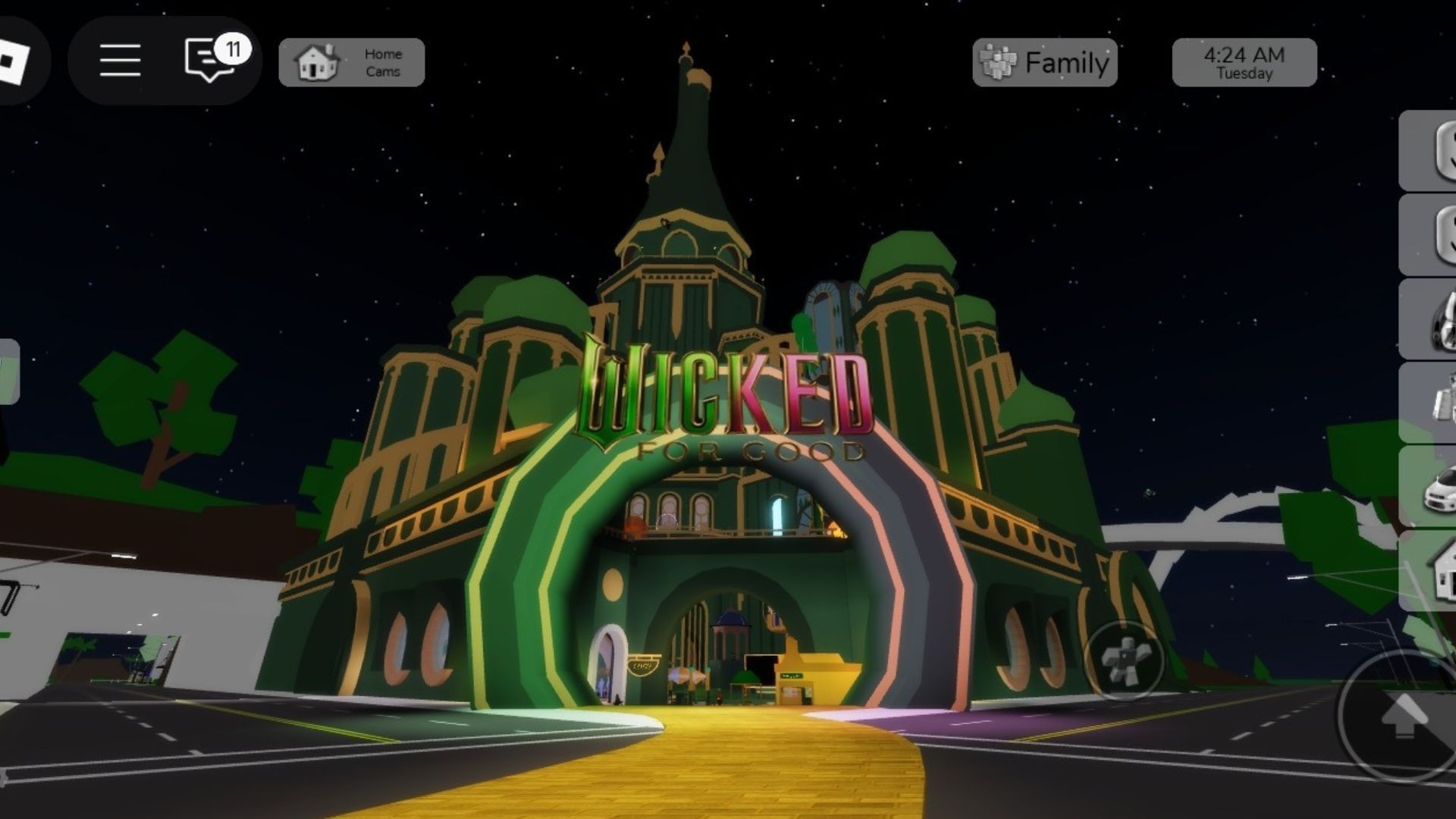The image size is (1456, 819).
Task: Open the Home Cams view
Action: [351, 61]
